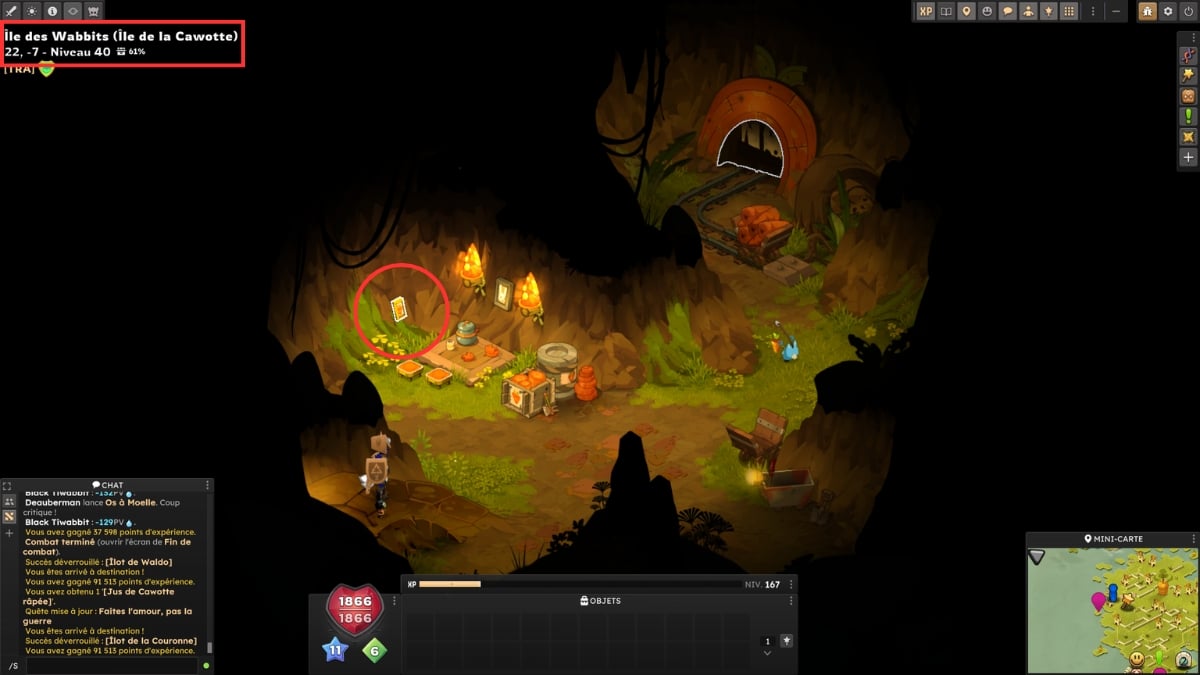The height and width of the screenshot is (675, 1200).
Task: Open the speech bubble toolbar icon
Action: click(x=1008, y=11)
